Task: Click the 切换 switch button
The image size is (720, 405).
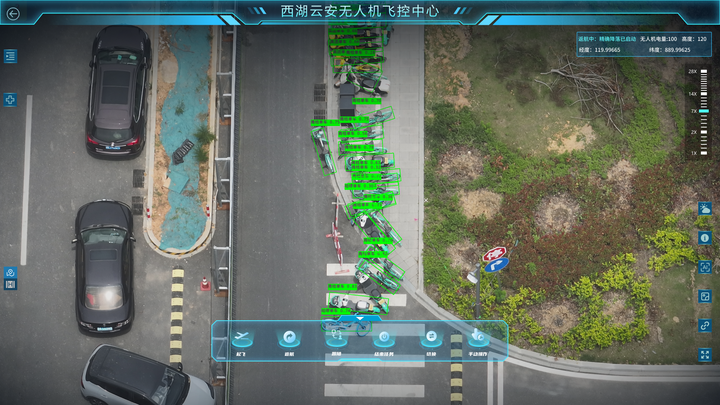Action: (x=432, y=338)
